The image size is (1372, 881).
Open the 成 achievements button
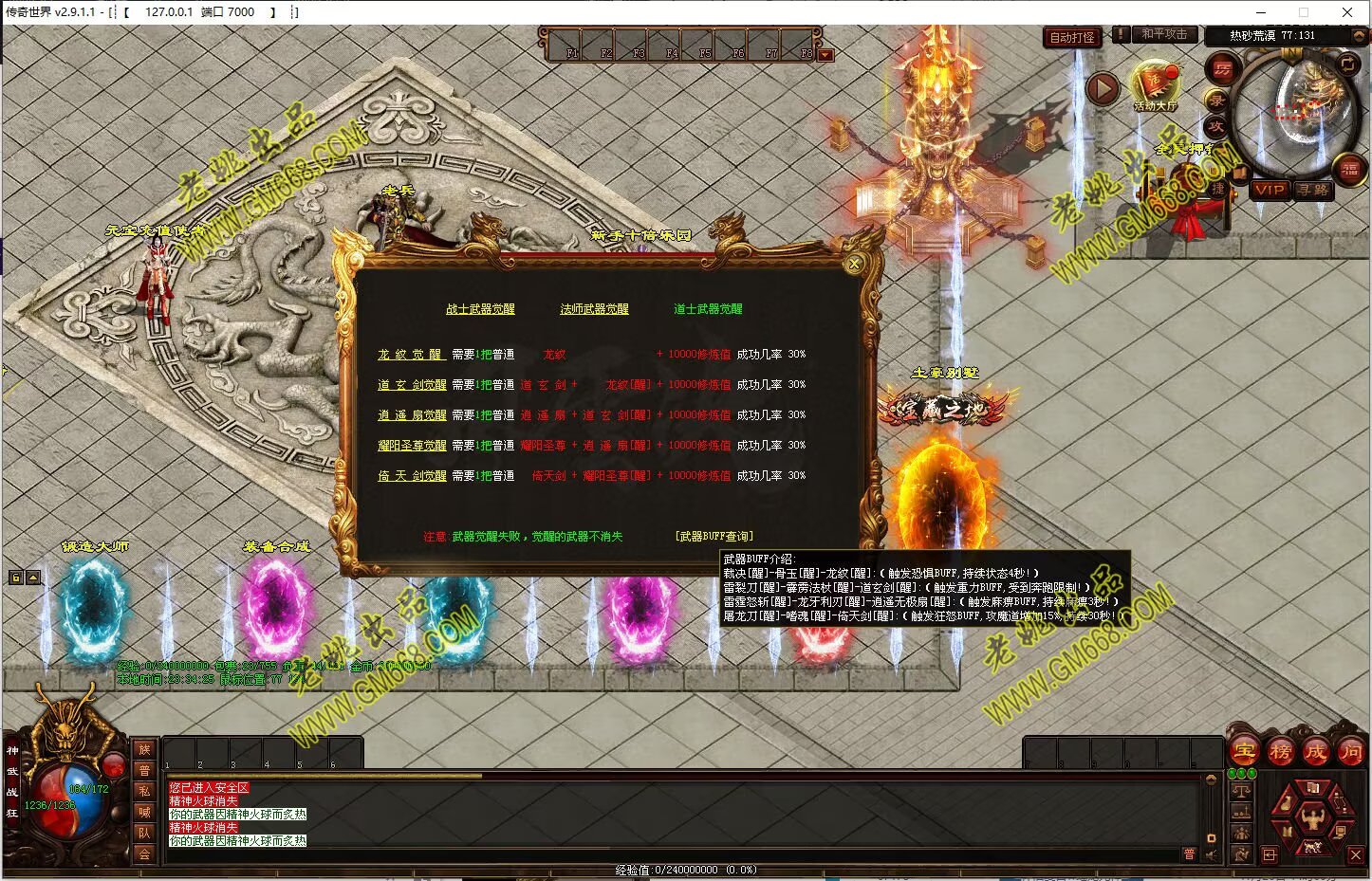1315,752
